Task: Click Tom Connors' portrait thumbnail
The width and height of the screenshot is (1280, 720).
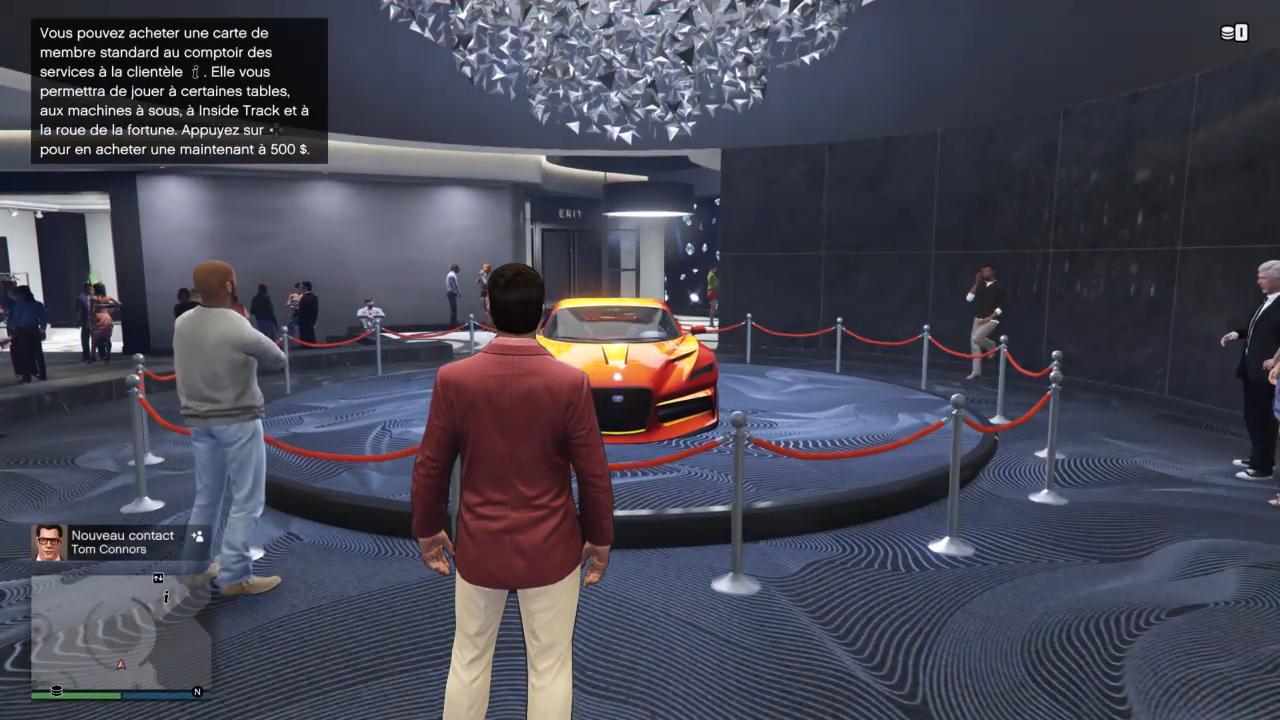Action: [48, 542]
